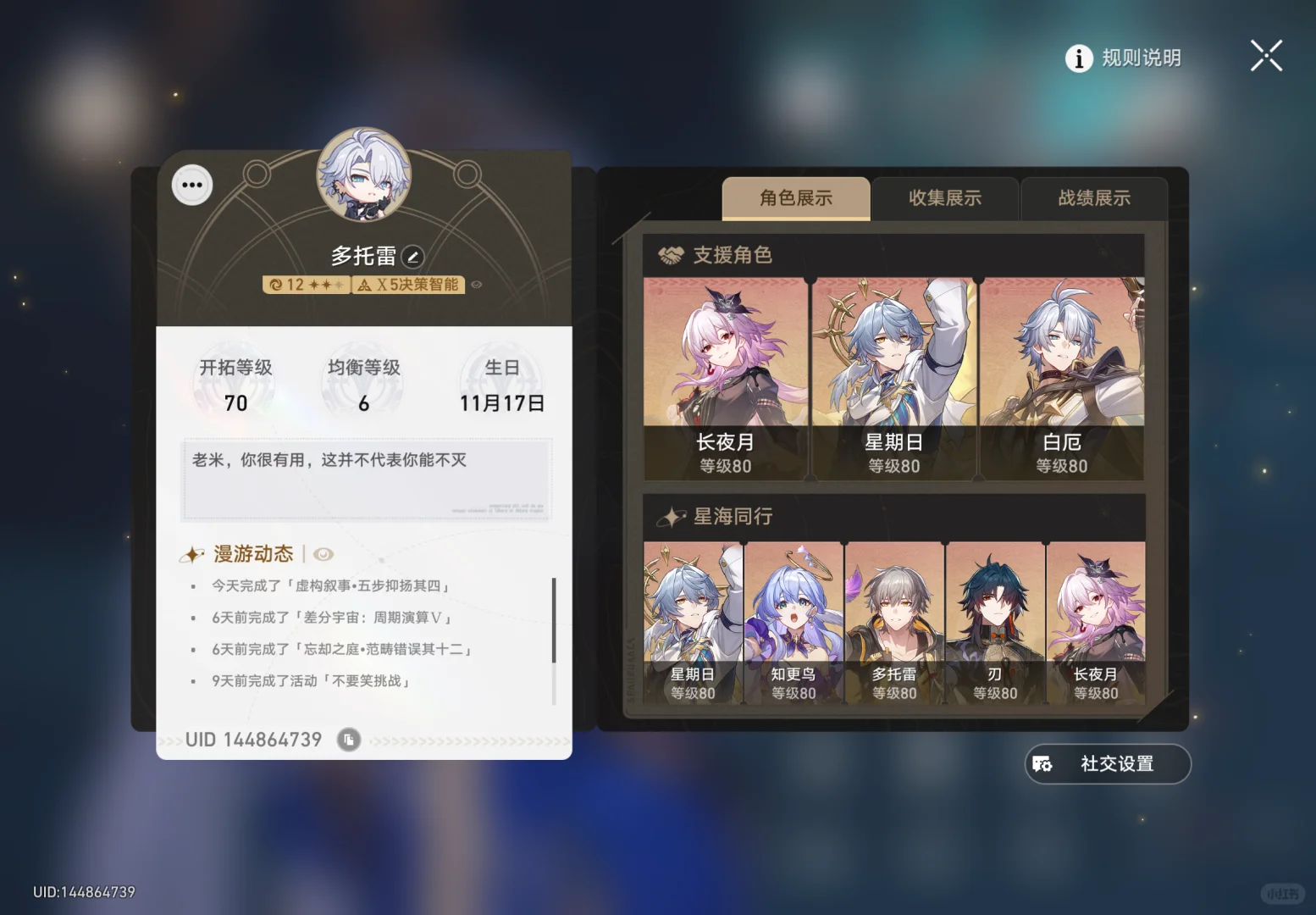The image size is (1316, 915).
Task: Switch to the 收集展示 tab
Action: point(945,199)
